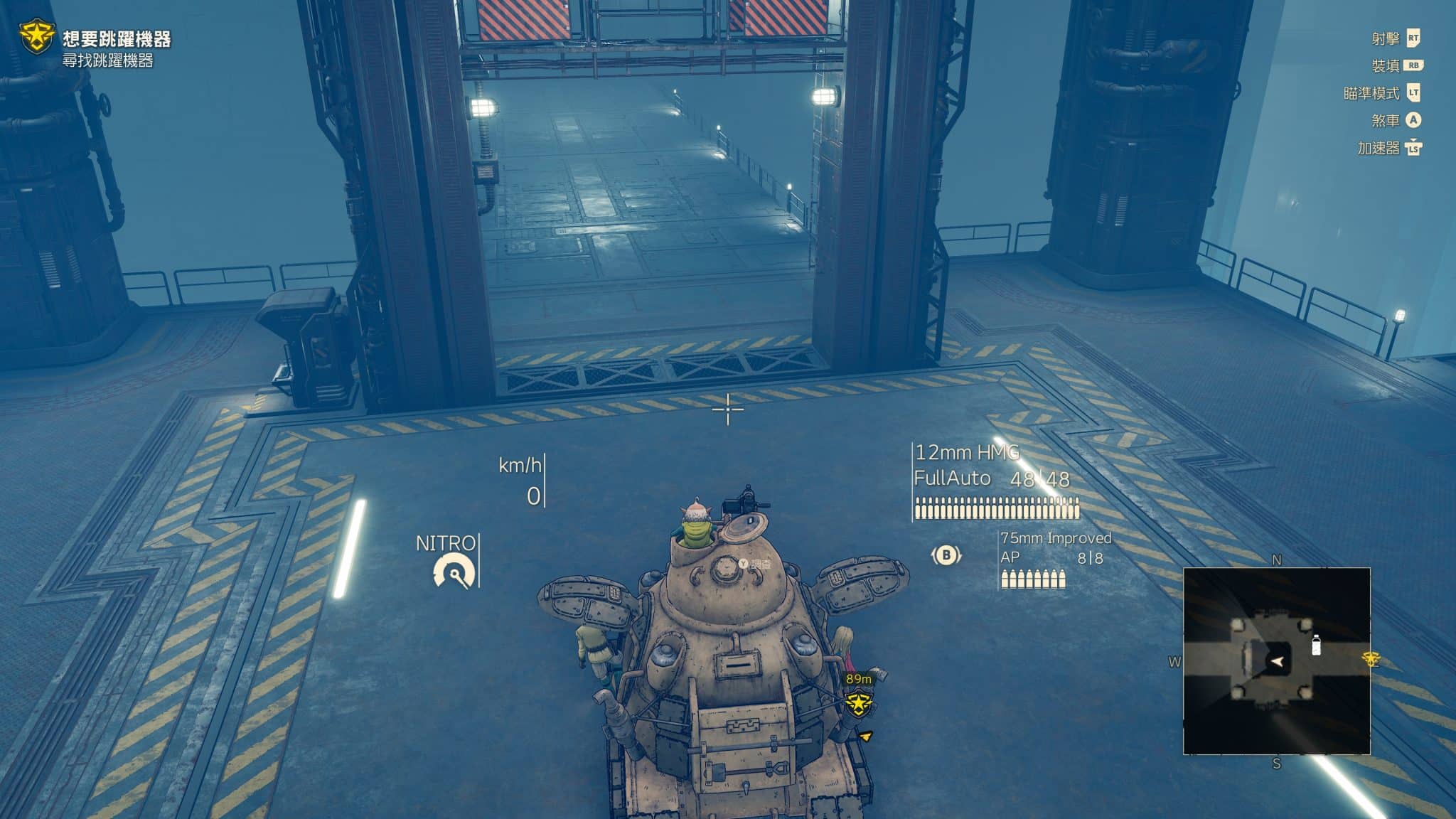Screen dimensions: 1456x819
Task: Click the water bottle icon on the minimap
Action: click(x=1316, y=645)
